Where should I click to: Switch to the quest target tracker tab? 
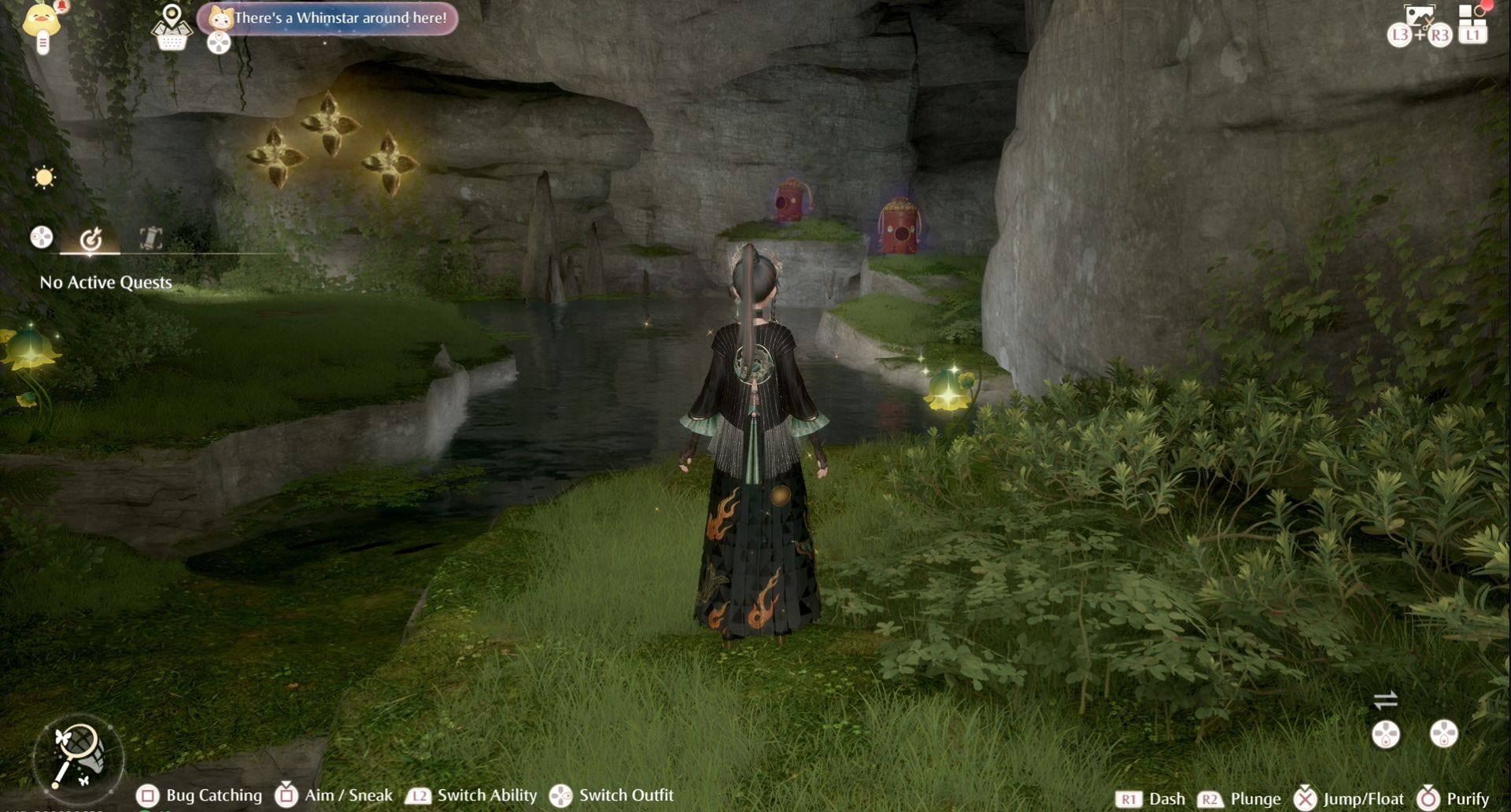[x=91, y=238]
